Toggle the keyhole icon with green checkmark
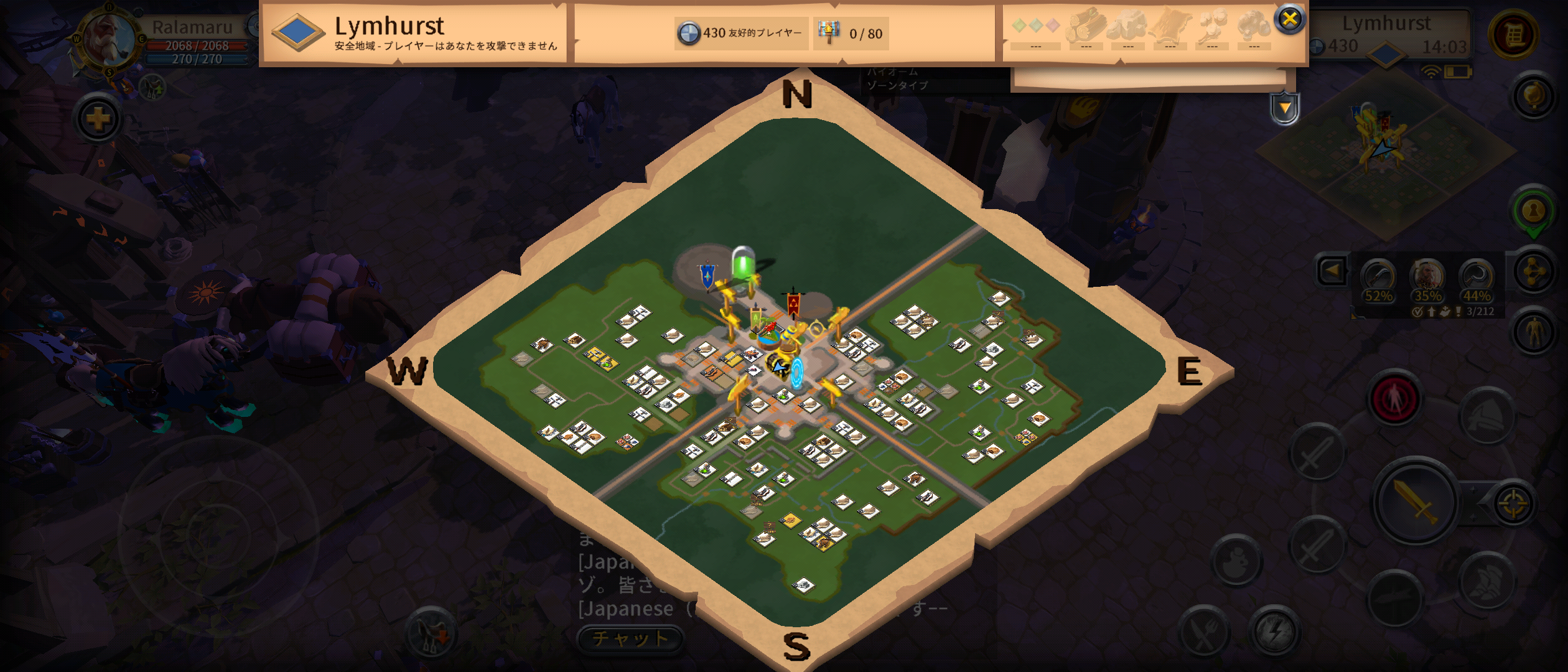 [x=1533, y=212]
